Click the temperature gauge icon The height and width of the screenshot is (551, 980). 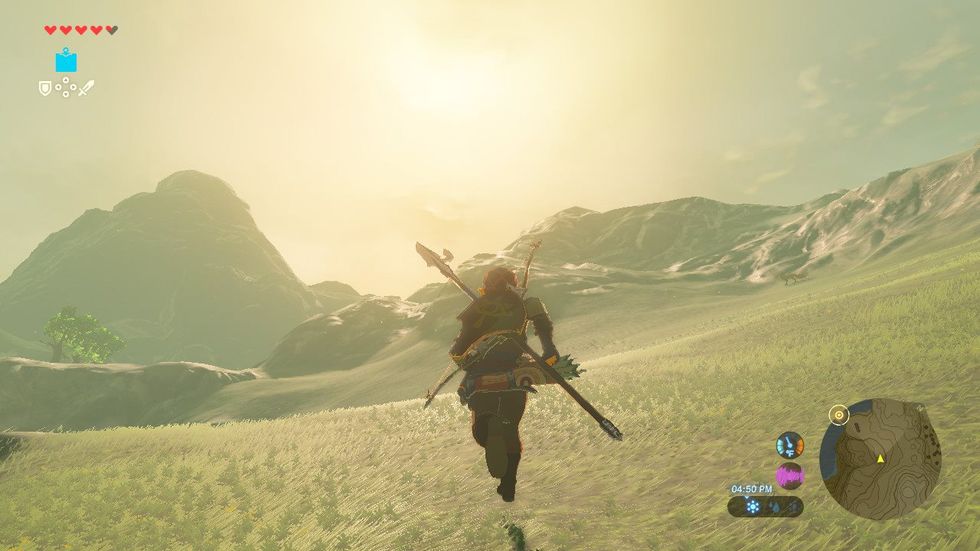point(790,444)
